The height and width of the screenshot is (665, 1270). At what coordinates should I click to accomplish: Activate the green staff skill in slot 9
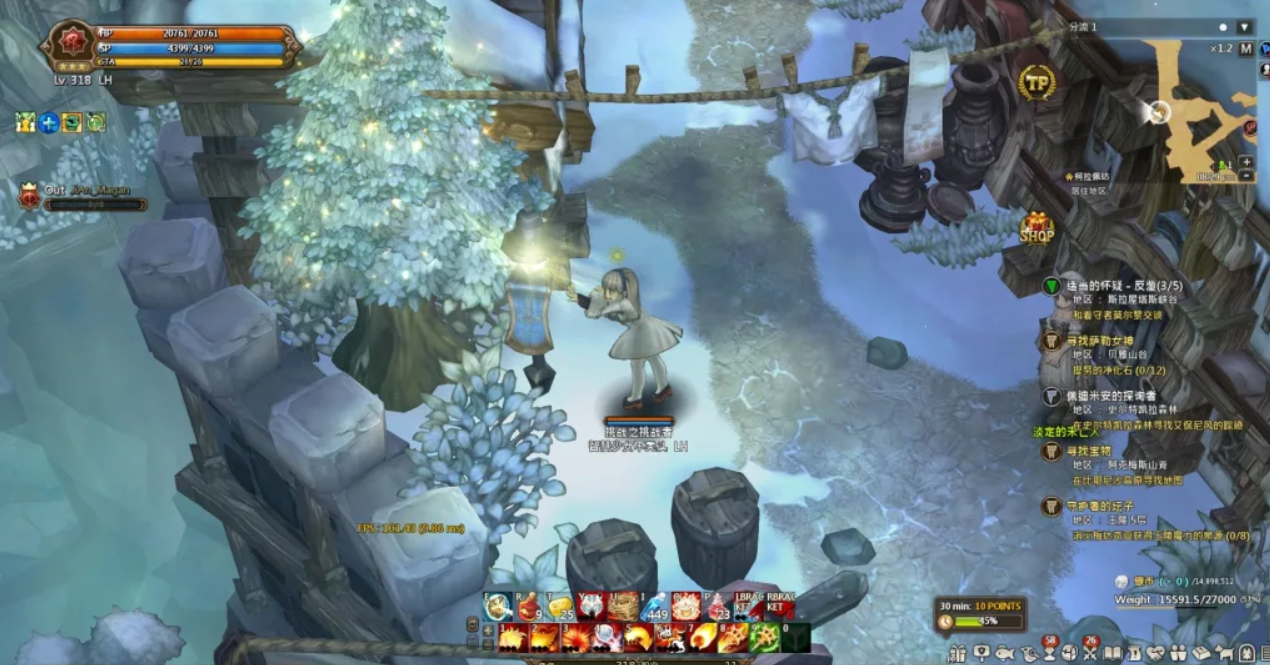(764, 637)
